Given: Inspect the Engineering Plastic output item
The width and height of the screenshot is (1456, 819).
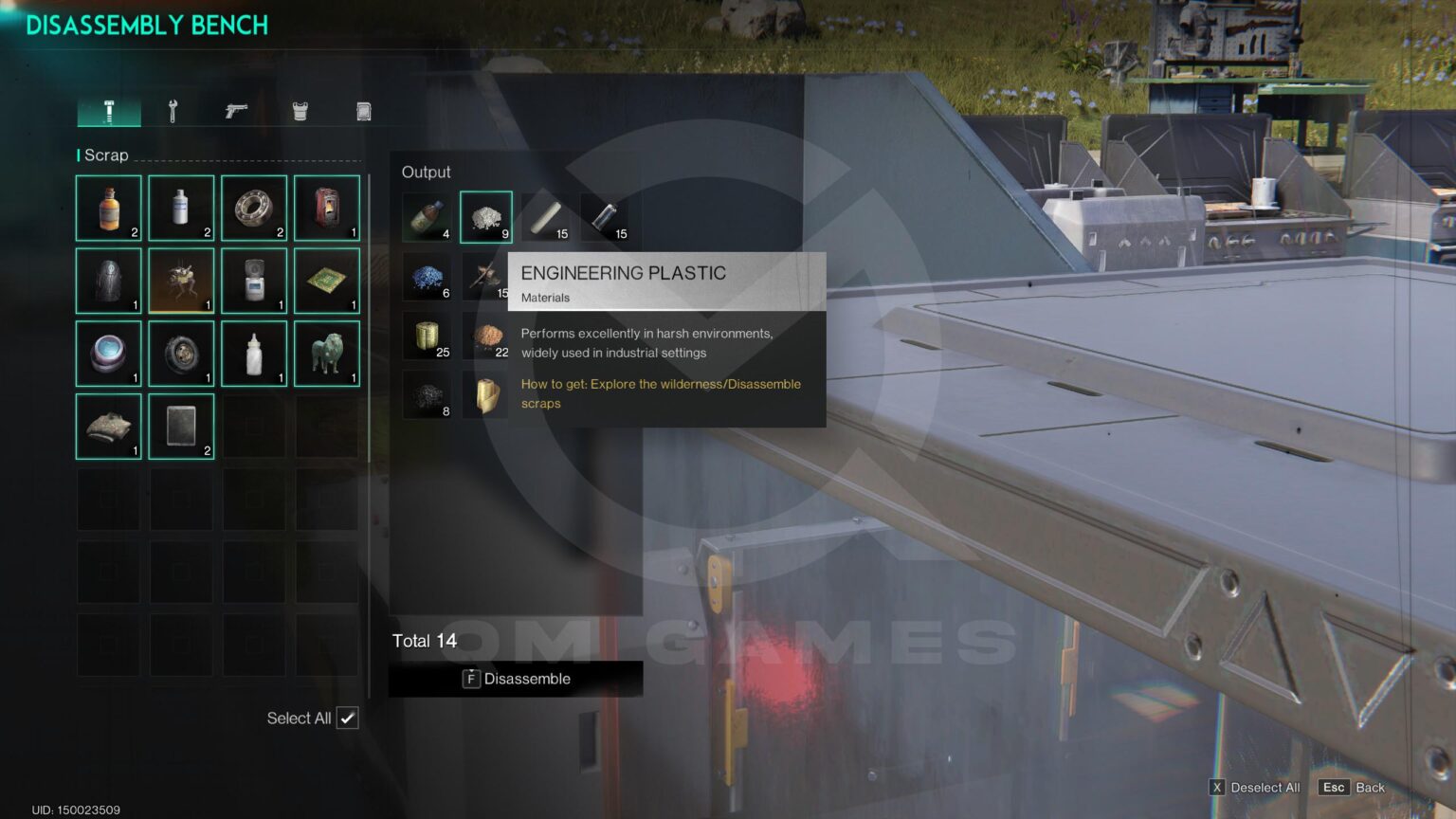Looking at the screenshot, I should point(486,217).
